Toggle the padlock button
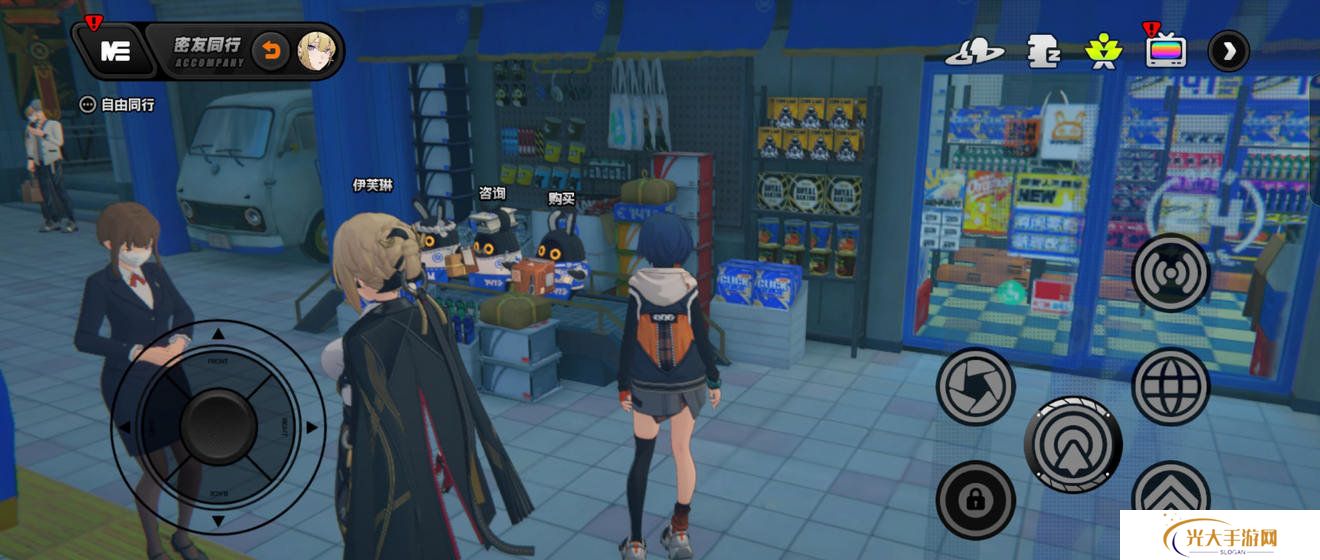The image size is (1320, 560). [975, 500]
